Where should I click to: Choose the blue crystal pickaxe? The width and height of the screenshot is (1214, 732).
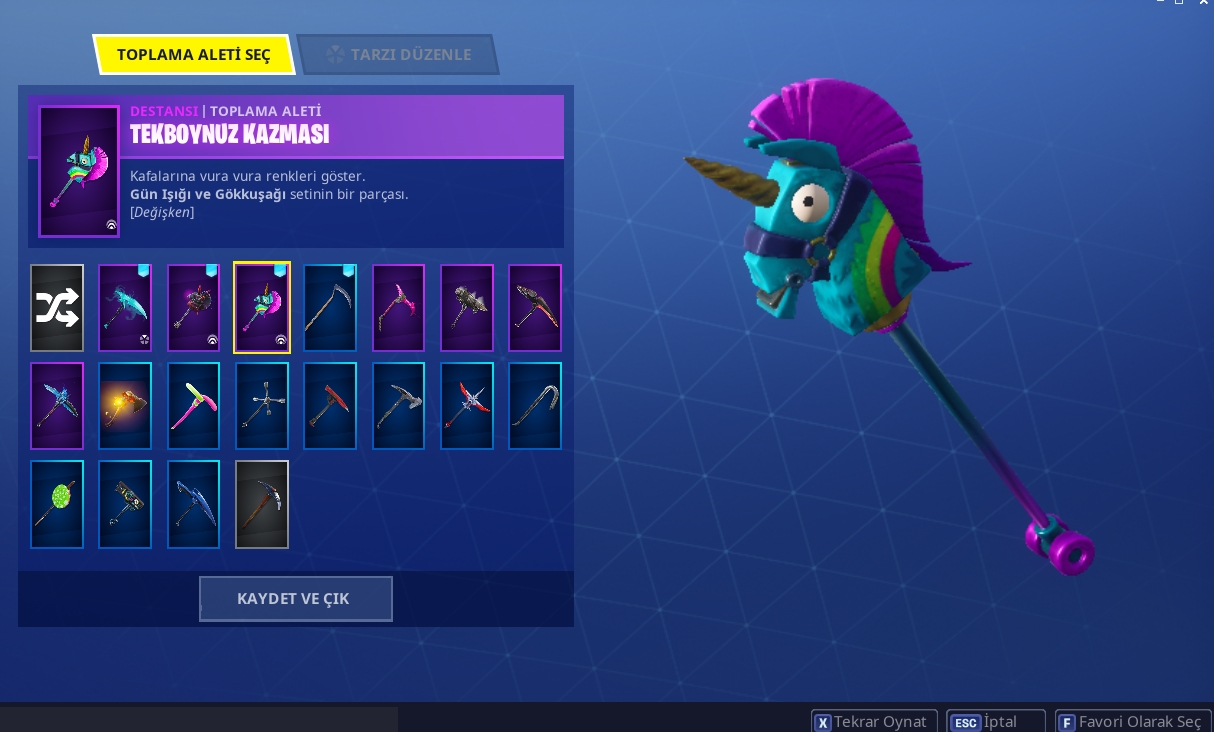pos(57,406)
